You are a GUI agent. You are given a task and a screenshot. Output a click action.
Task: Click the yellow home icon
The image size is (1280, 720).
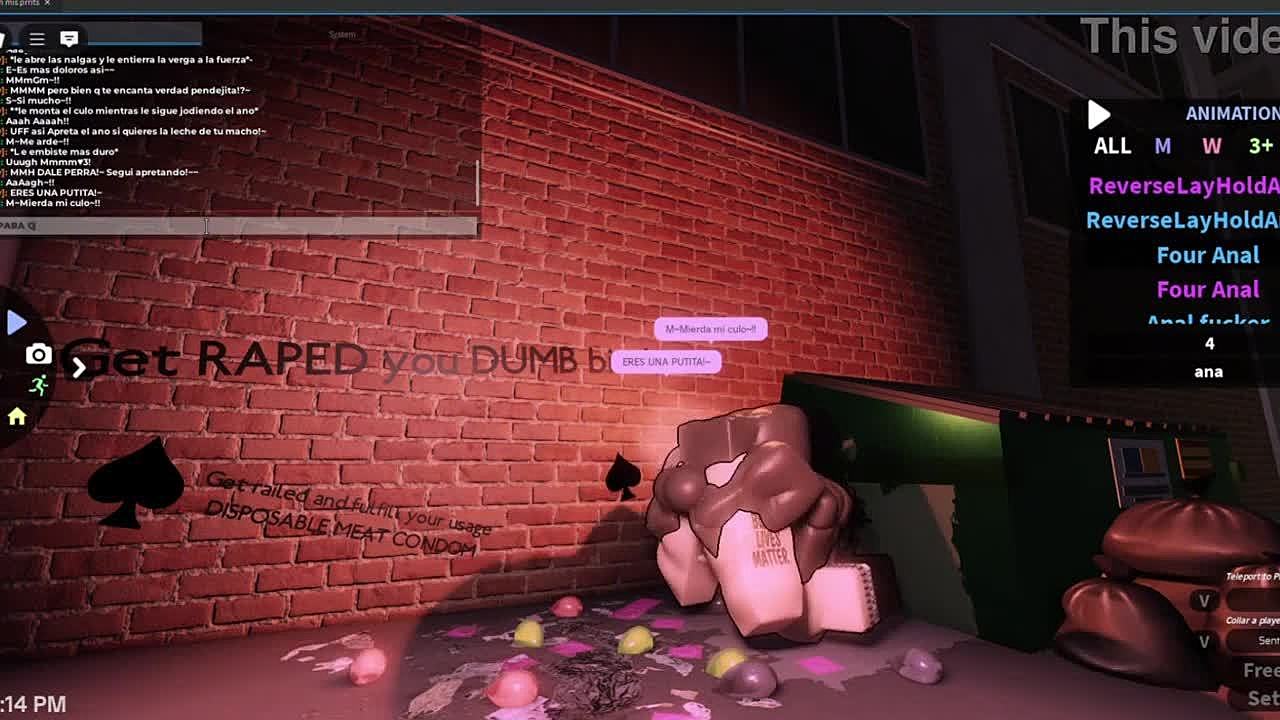(17, 417)
